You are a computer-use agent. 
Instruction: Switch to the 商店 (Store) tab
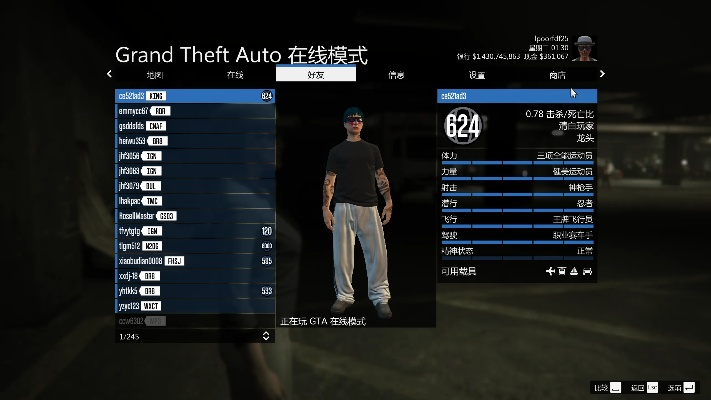pos(557,75)
